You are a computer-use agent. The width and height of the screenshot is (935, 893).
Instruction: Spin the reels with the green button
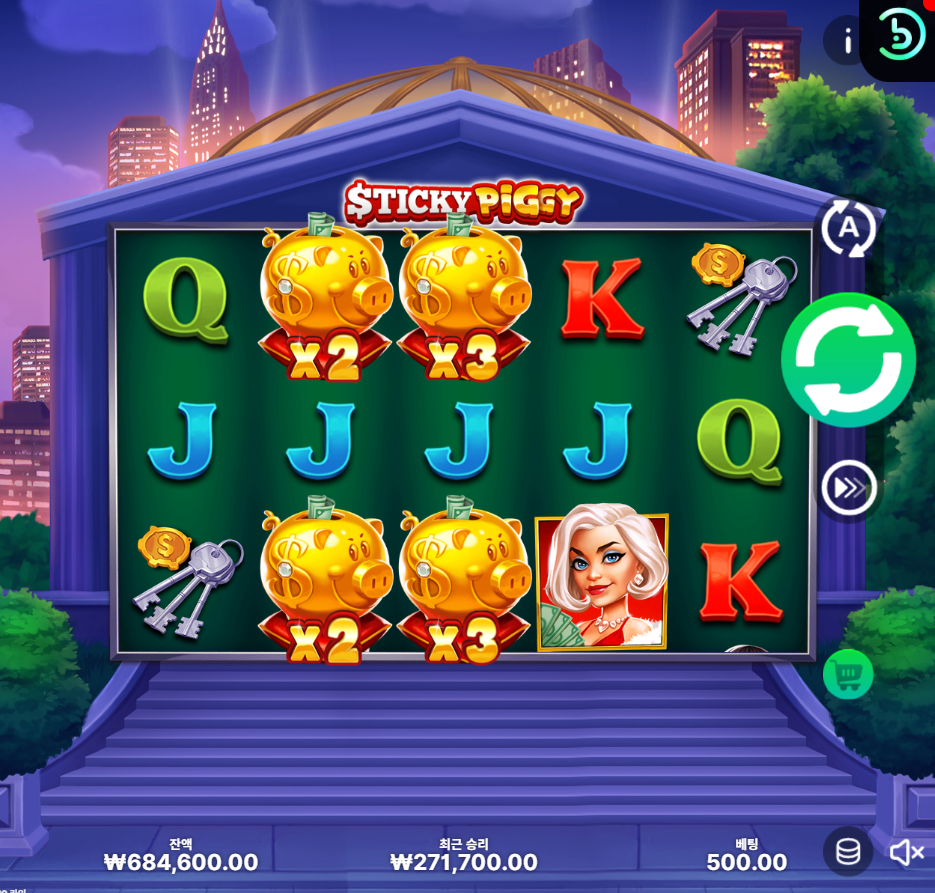coord(848,360)
